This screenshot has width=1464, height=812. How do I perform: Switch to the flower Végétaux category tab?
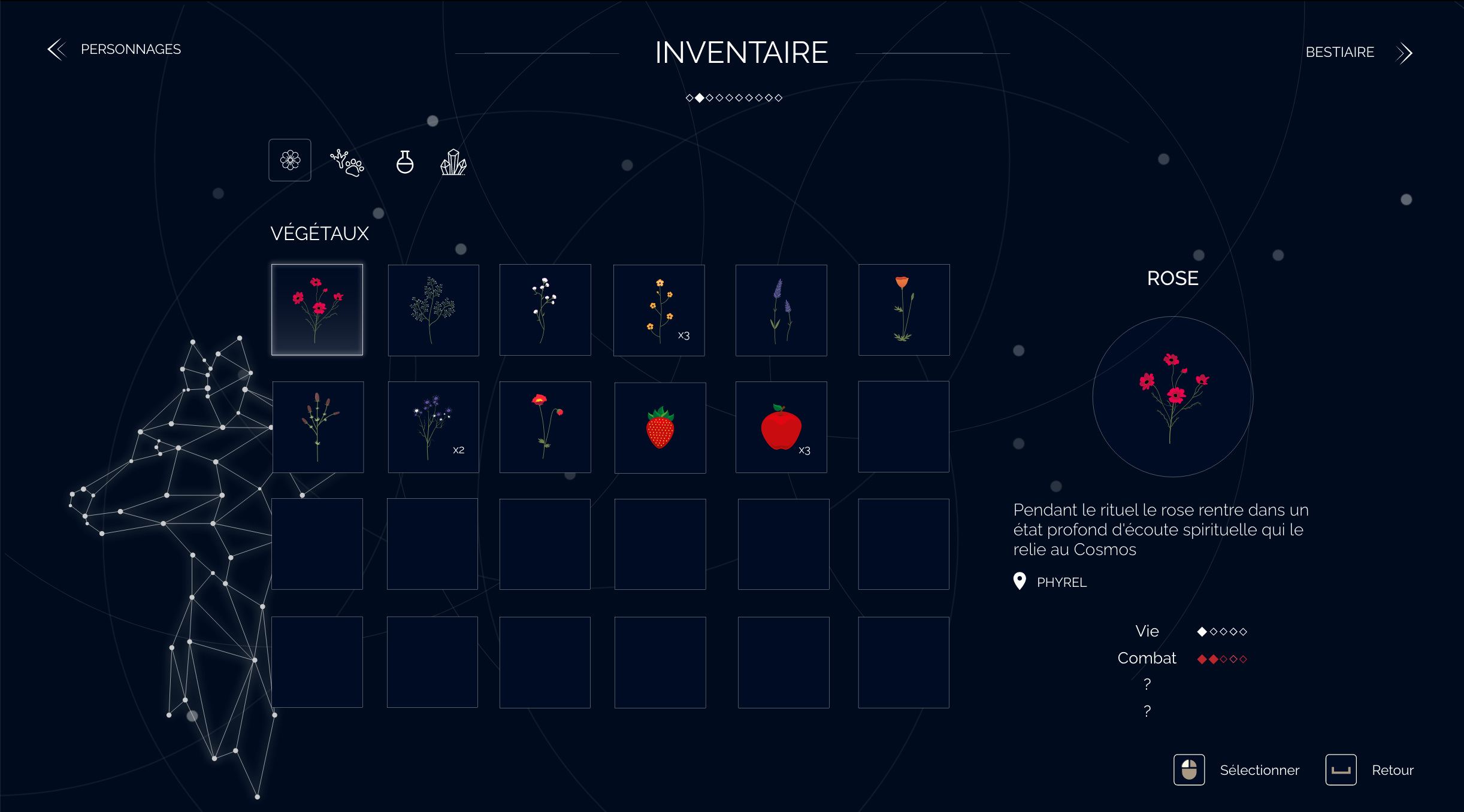[290, 160]
